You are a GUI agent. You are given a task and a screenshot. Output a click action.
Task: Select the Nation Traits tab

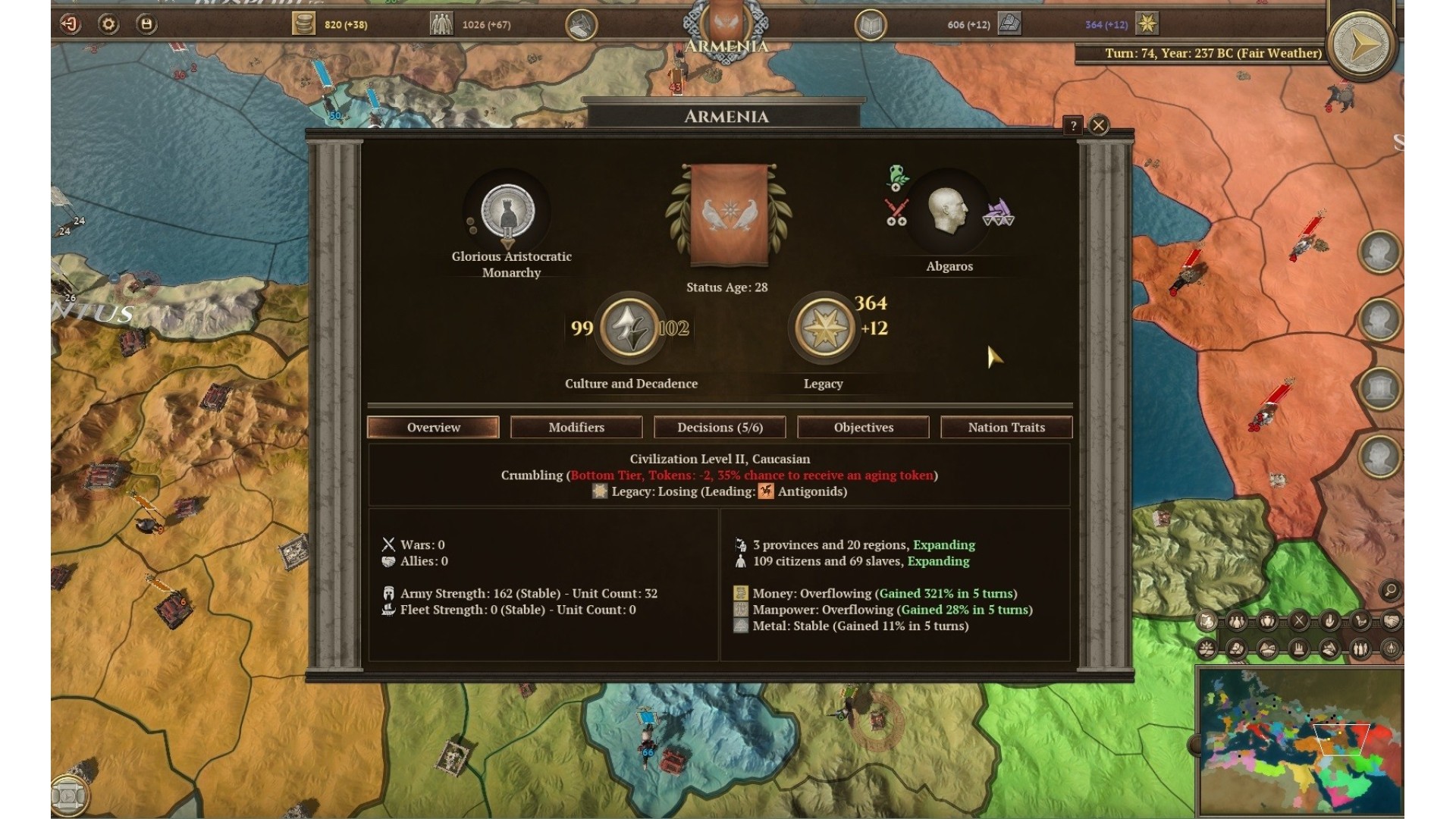coord(1006,427)
